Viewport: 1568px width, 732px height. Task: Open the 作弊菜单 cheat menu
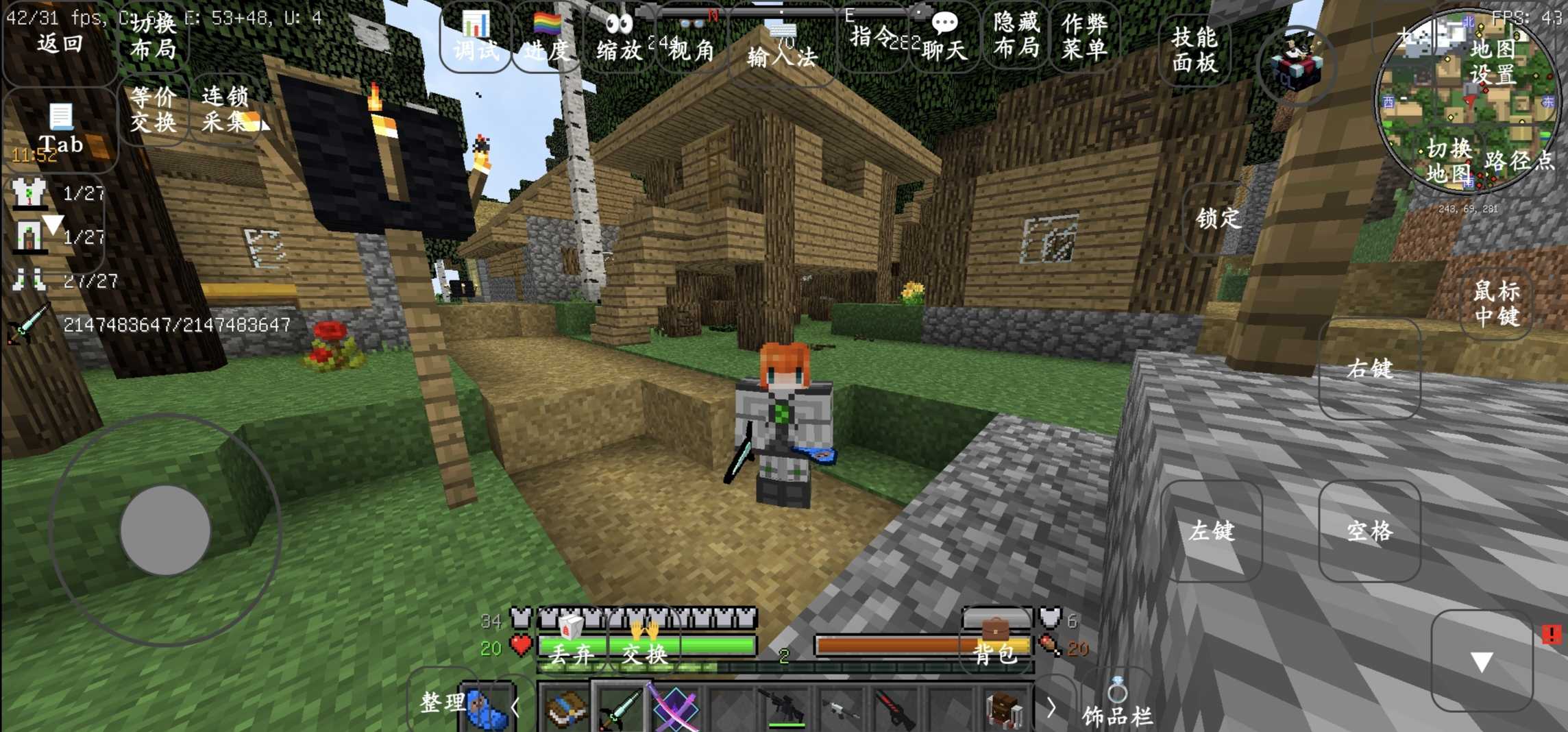click(x=1084, y=36)
